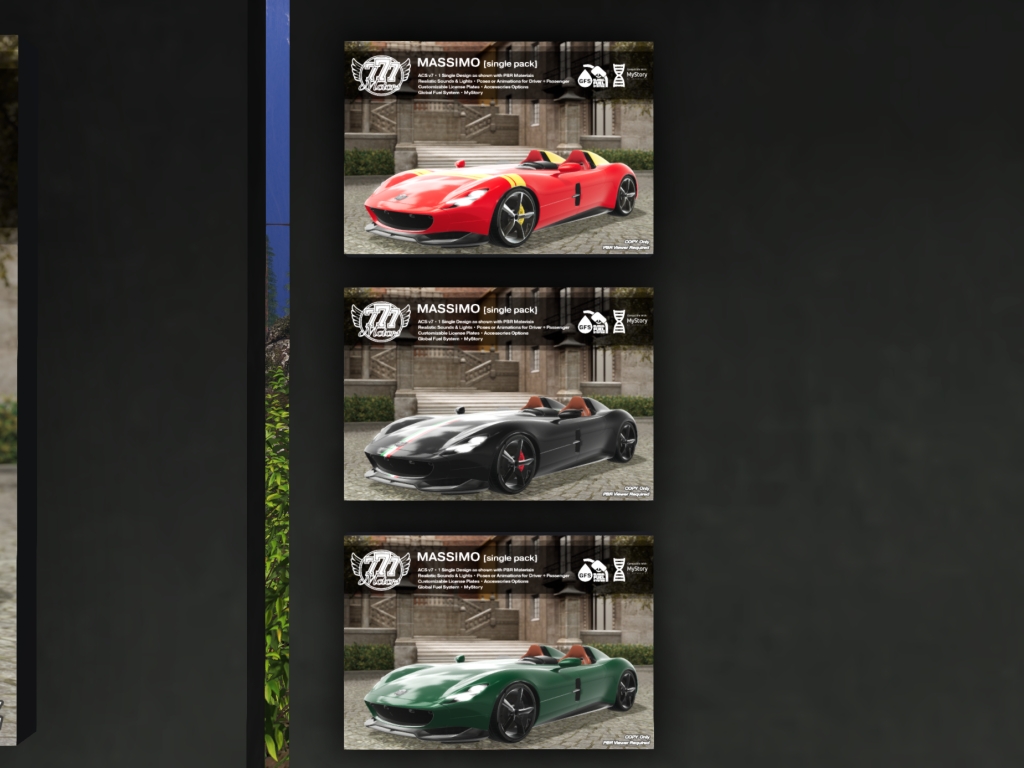The image size is (1024, 768).
Task: Choose the black Massimo car vendor panel
Action: coord(498,394)
